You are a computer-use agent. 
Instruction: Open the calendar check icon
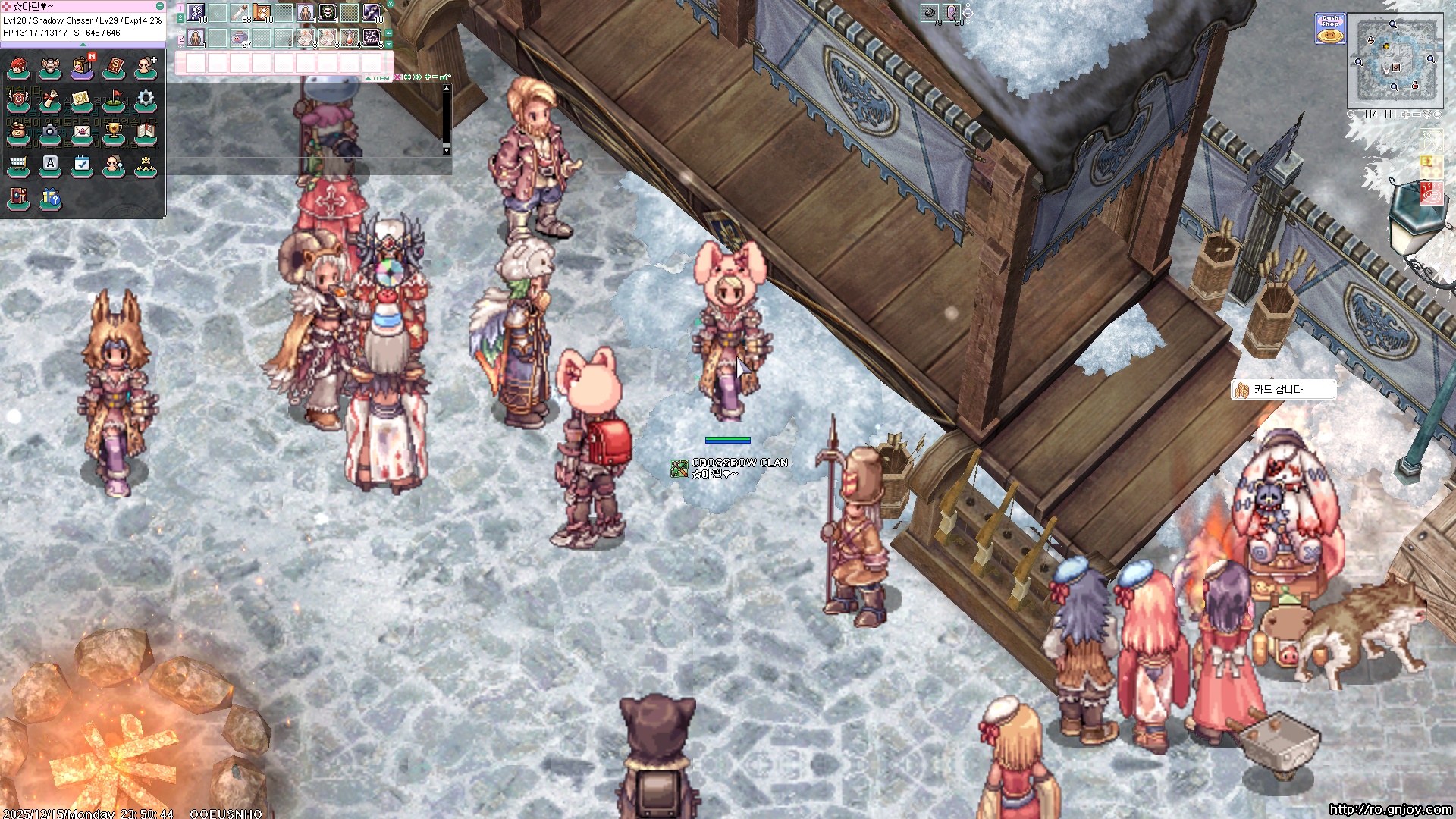click(x=82, y=165)
